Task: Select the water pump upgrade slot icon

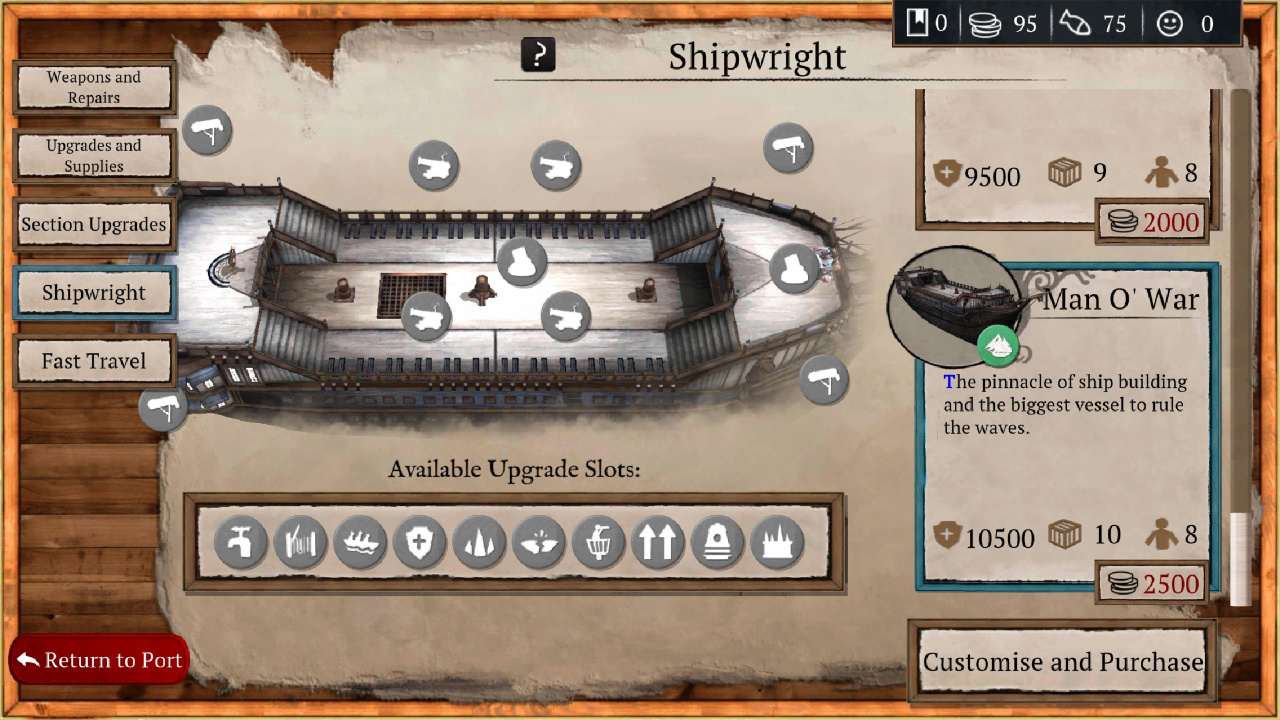Action: (238, 543)
